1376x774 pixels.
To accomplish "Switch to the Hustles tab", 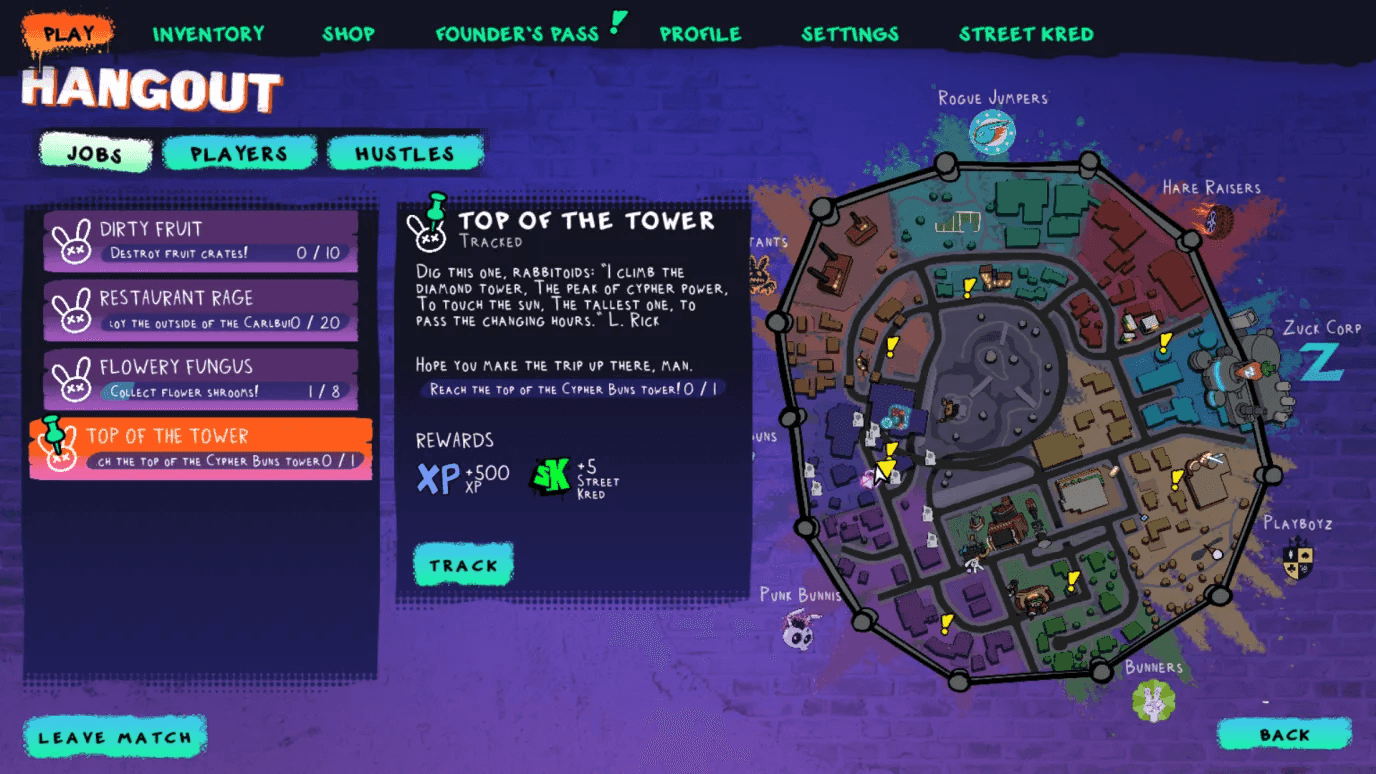I will point(405,154).
